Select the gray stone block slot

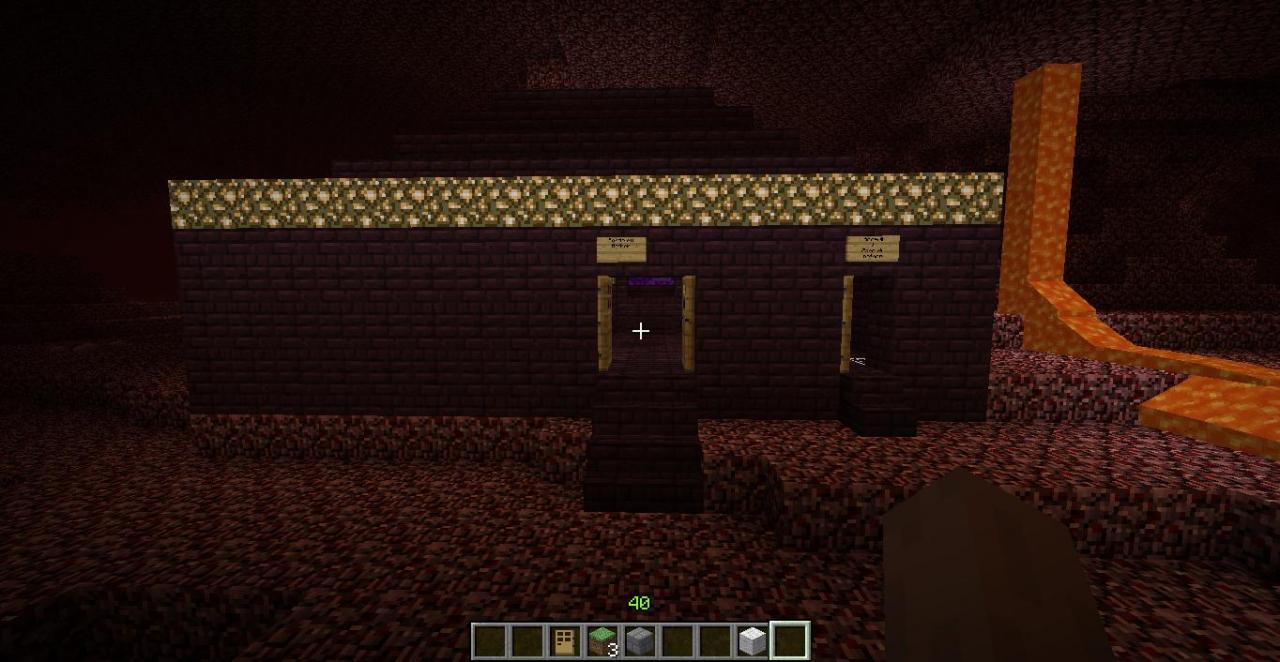[640, 641]
